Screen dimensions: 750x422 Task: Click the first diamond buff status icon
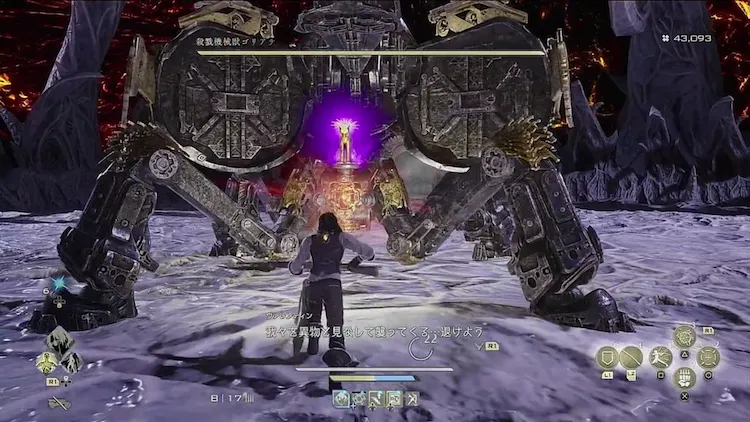[x=341, y=399]
